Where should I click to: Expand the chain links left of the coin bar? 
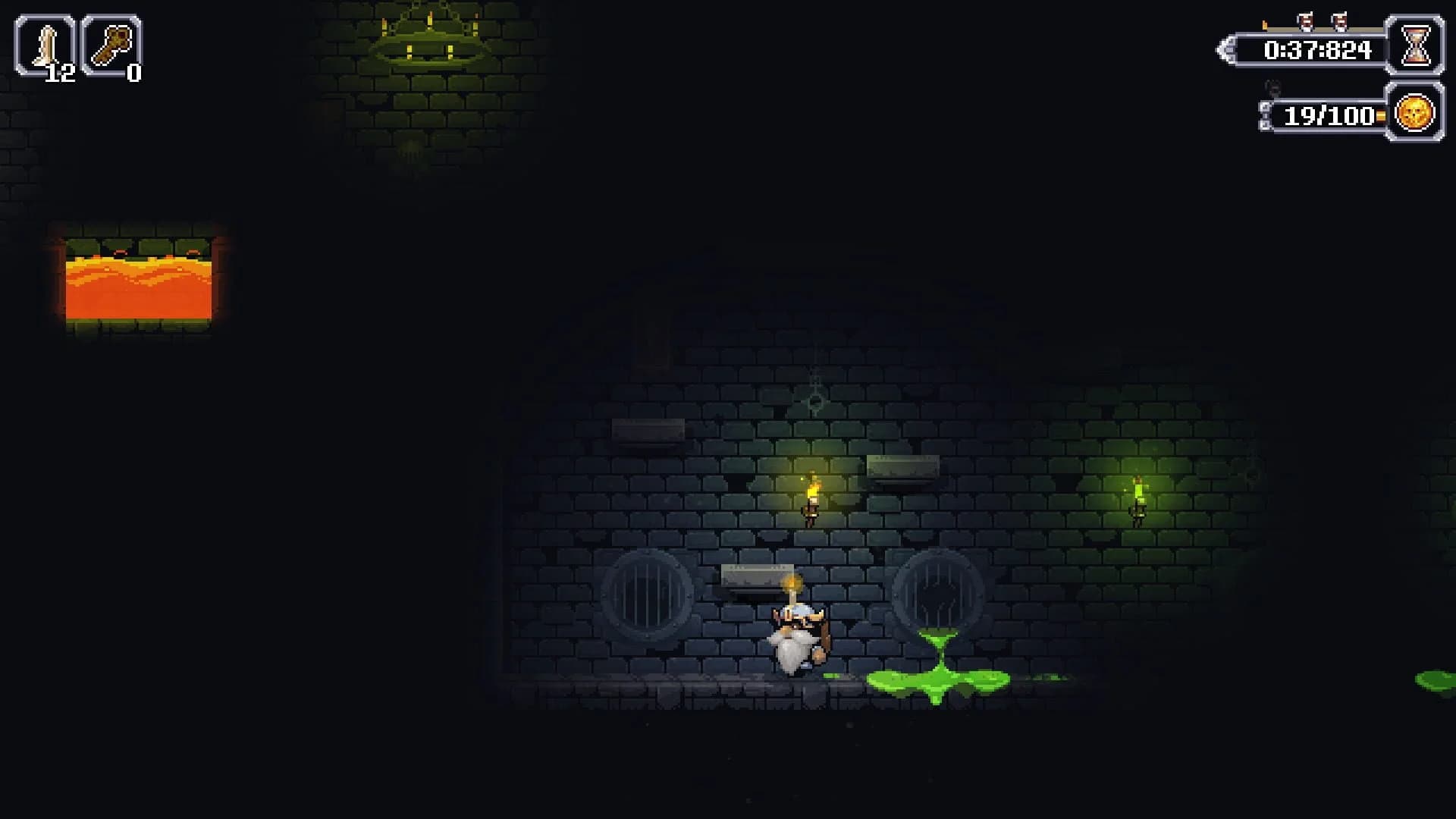1266,114
